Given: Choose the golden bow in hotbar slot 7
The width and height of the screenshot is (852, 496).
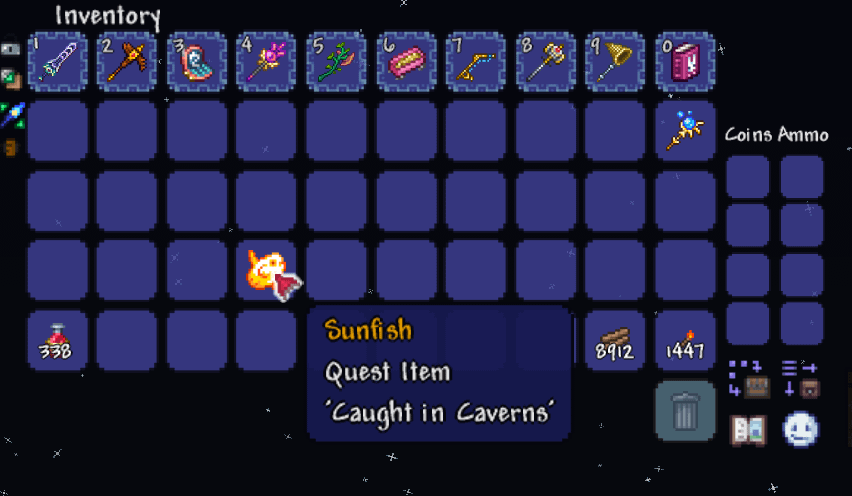Looking at the screenshot, I should [x=477, y=61].
